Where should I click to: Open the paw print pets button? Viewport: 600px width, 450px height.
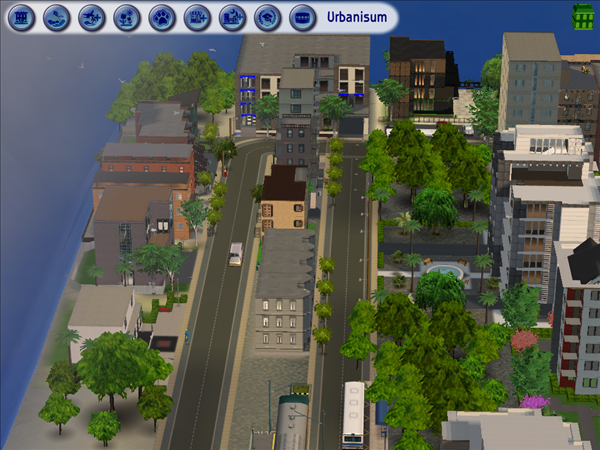162,17
